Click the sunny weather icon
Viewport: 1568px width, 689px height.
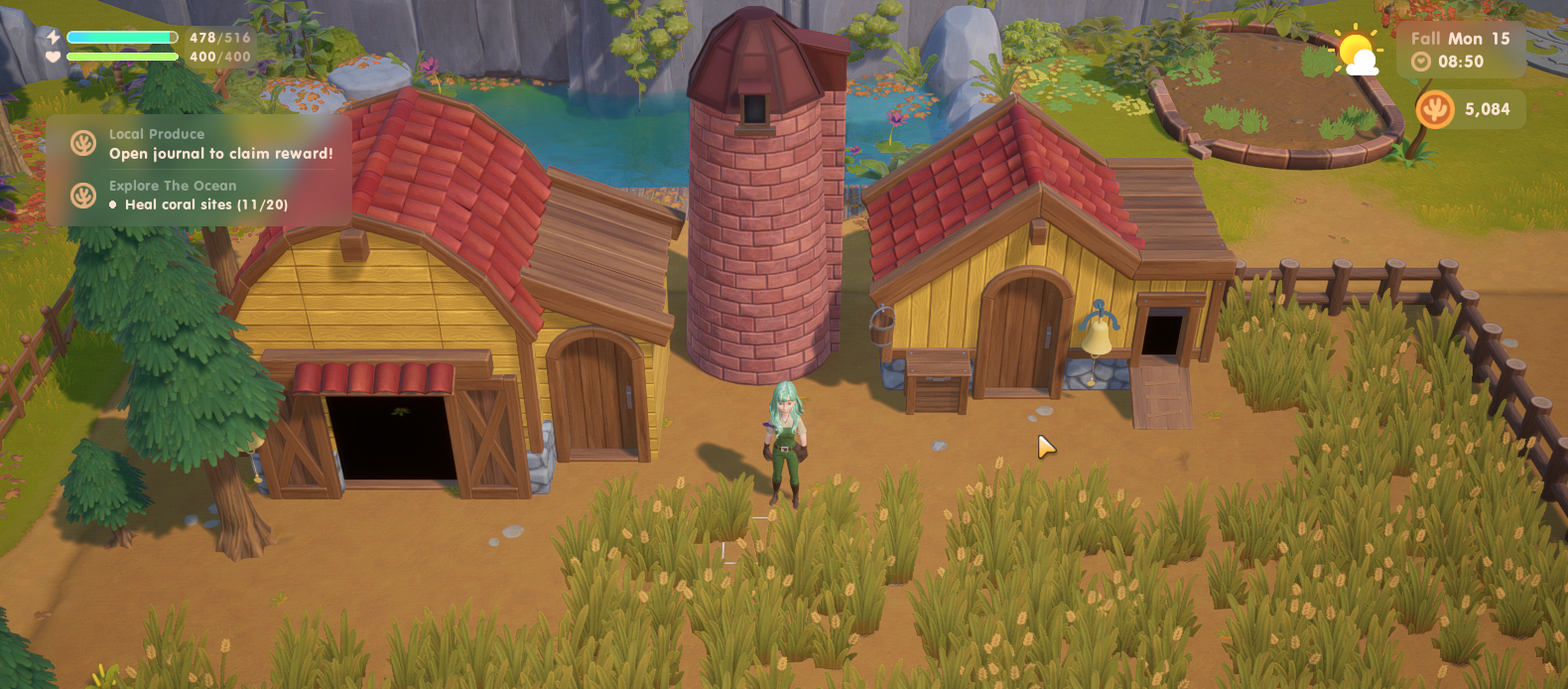pyautogui.click(x=1356, y=52)
